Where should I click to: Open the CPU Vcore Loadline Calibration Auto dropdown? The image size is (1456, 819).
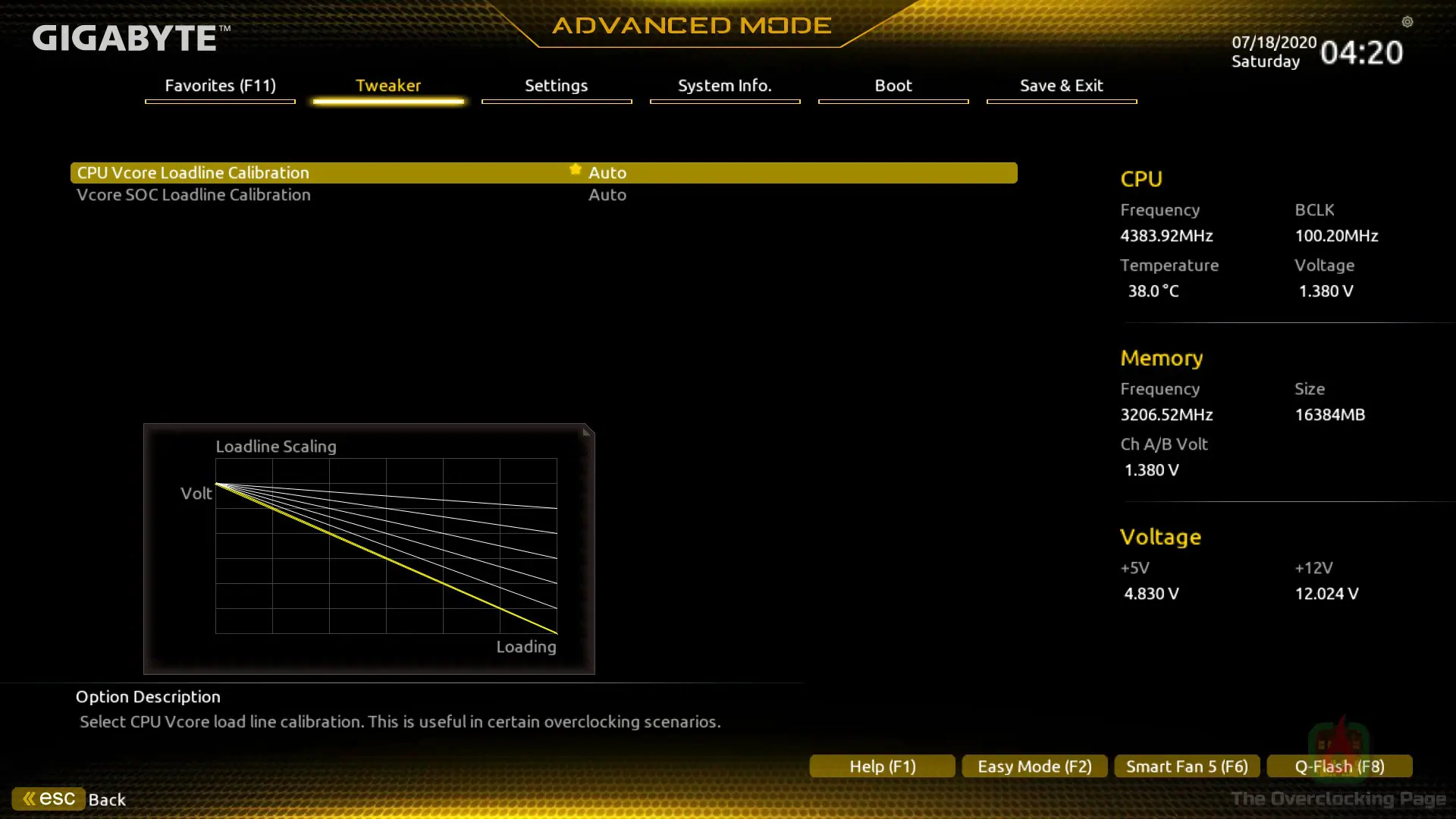[x=607, y=172]
